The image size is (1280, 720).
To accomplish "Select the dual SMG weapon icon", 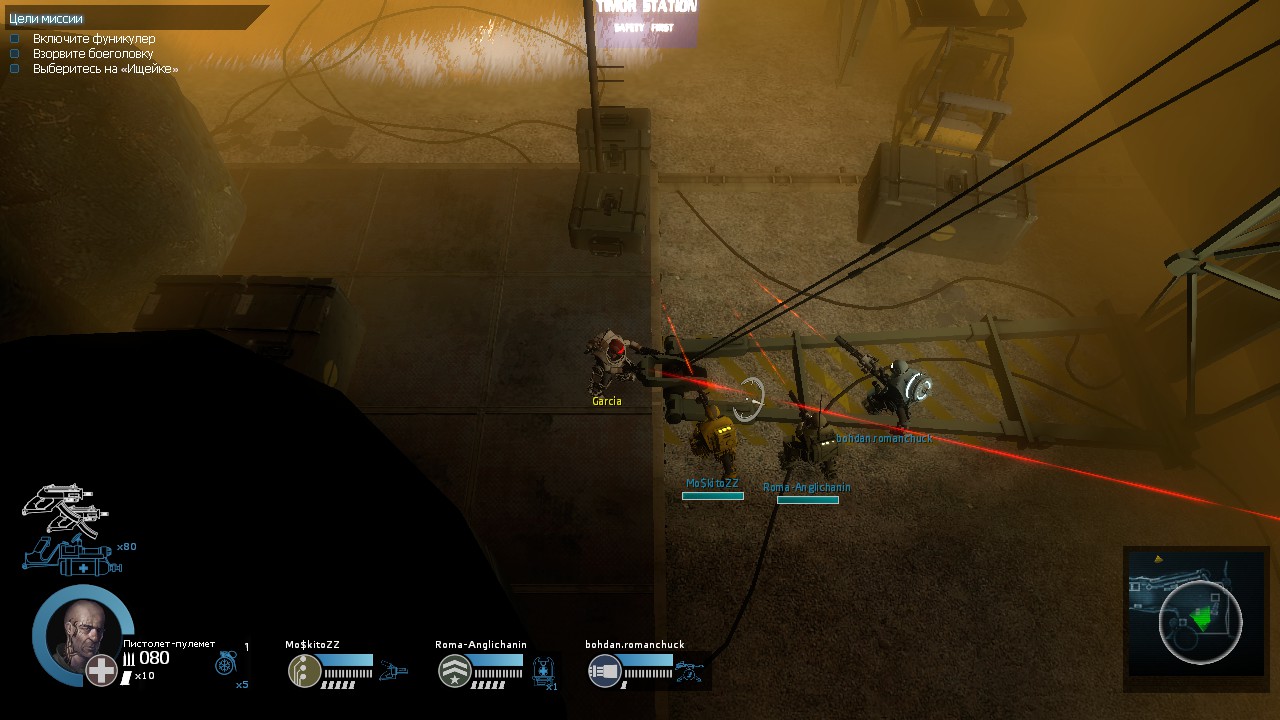I will pyautogui.click(x=62, y=510).
